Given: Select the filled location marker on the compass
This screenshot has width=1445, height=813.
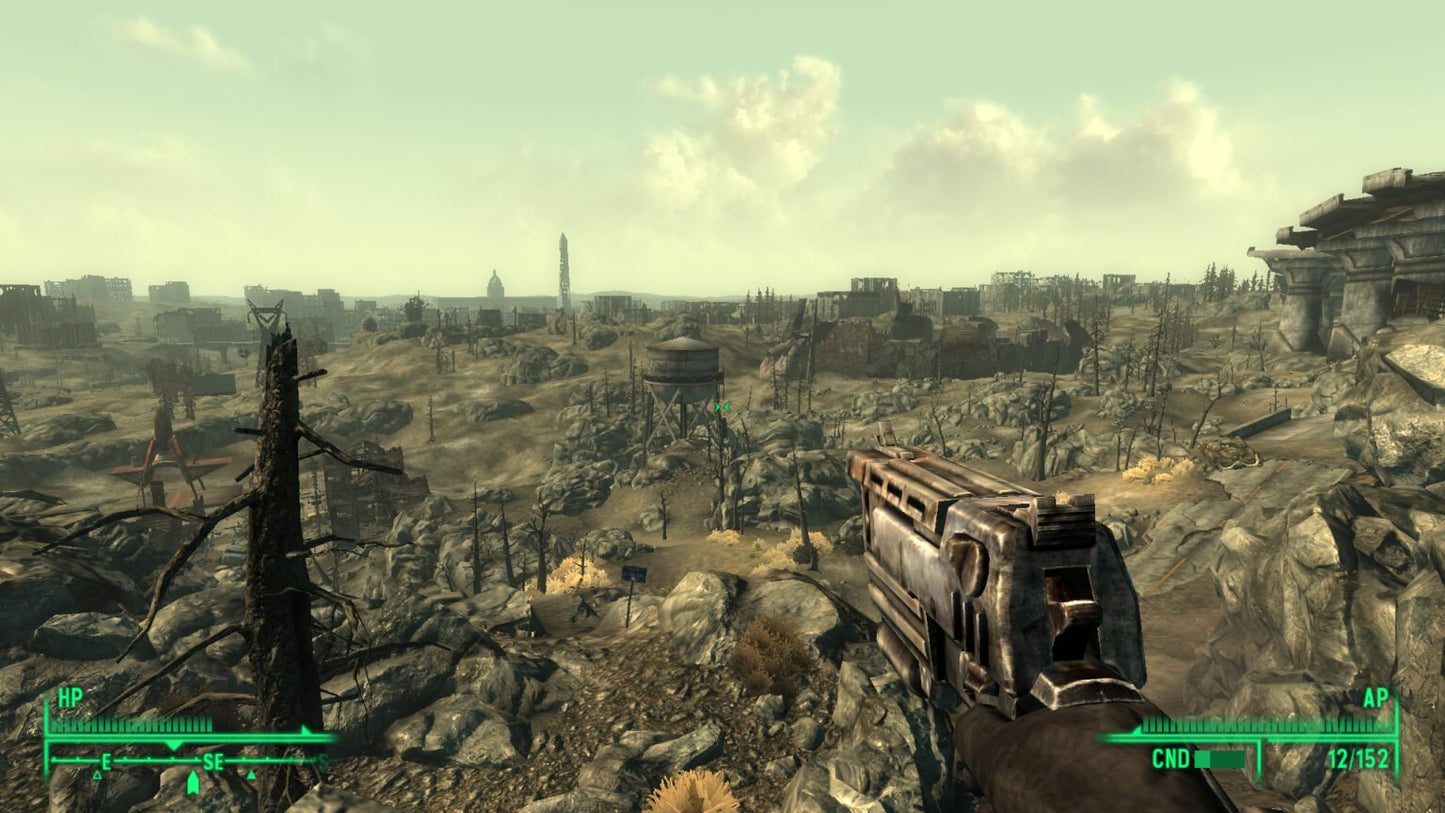Looking at the screenshot, I should [252, 774].
